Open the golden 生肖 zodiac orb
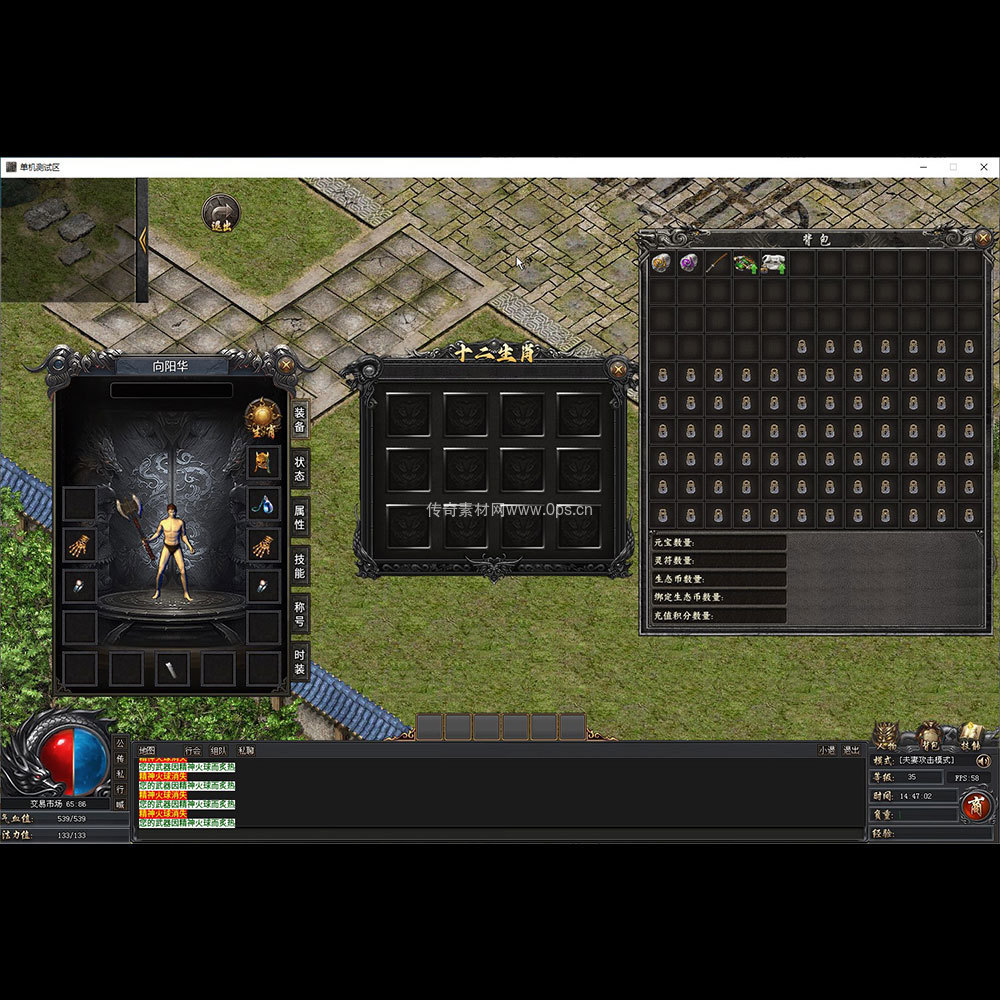The image size is (1000, 1000). point(263,418)
